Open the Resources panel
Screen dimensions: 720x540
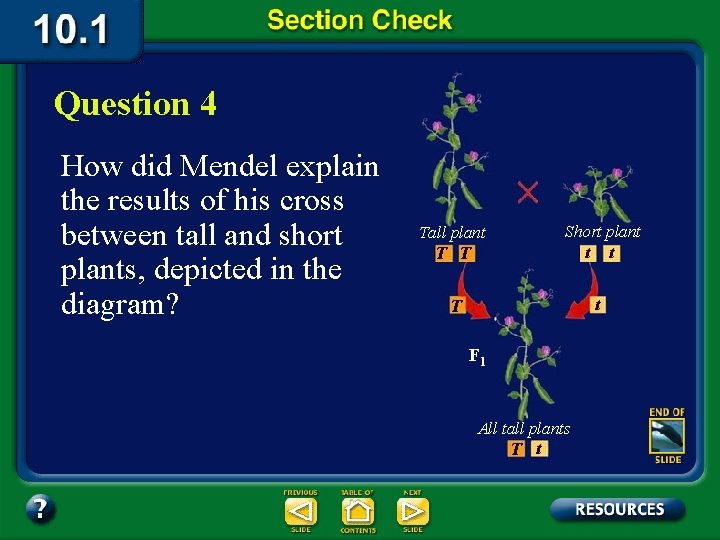coord(618,509)
